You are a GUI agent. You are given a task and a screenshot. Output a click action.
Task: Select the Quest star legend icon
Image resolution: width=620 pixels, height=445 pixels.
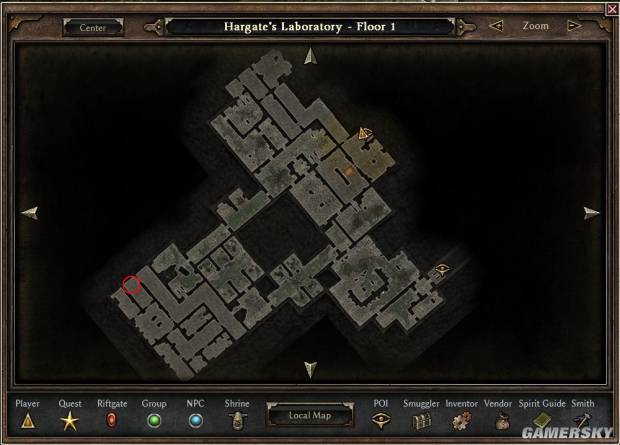click(70, 421)
